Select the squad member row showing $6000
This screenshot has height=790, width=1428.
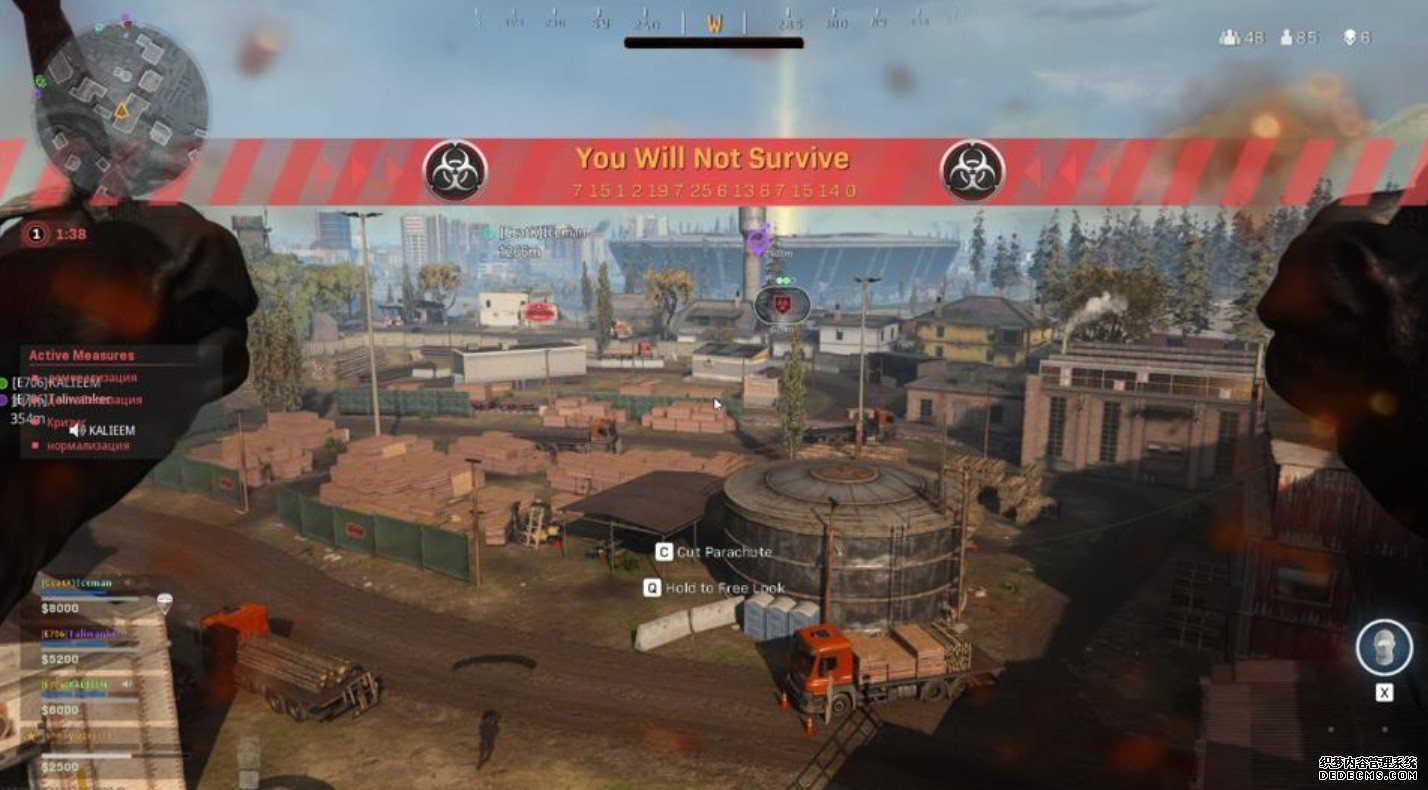(x=88, y=697)
